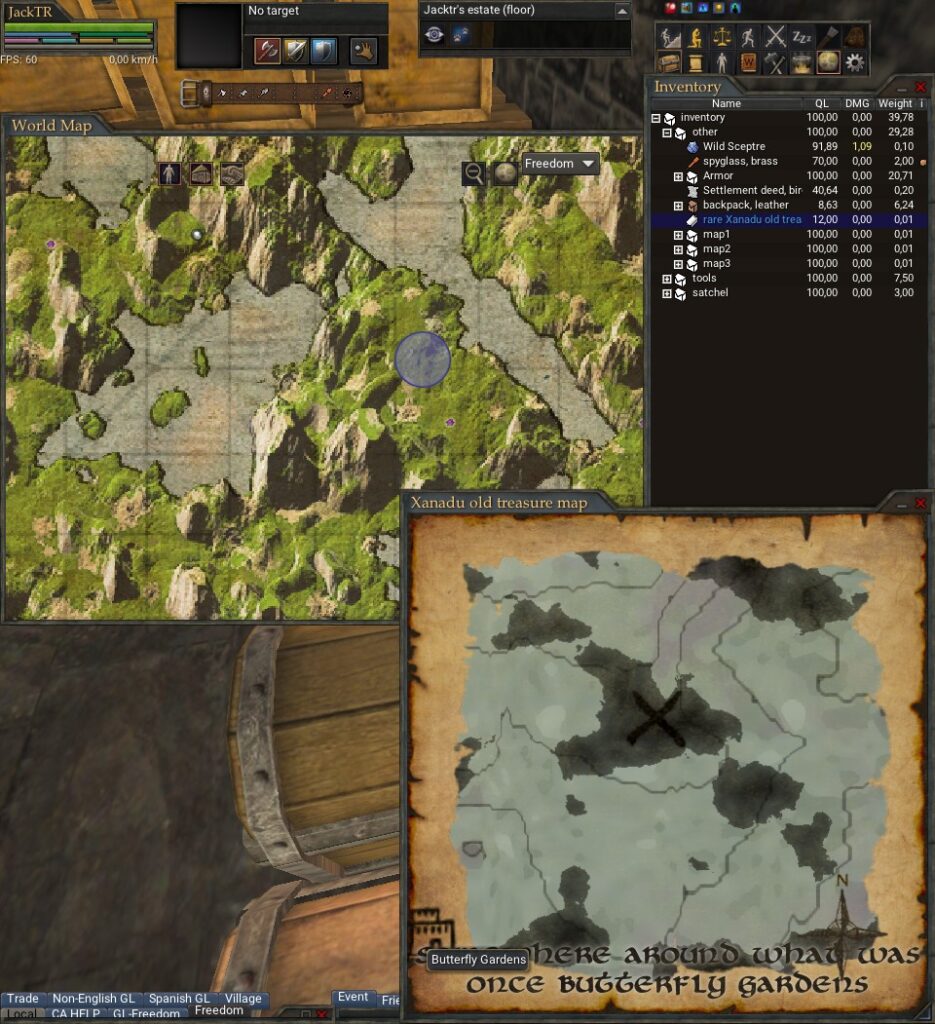The image size is (935, 1024).
Task: Toggle the crossed swords combat icon
Action: [775, 37]
